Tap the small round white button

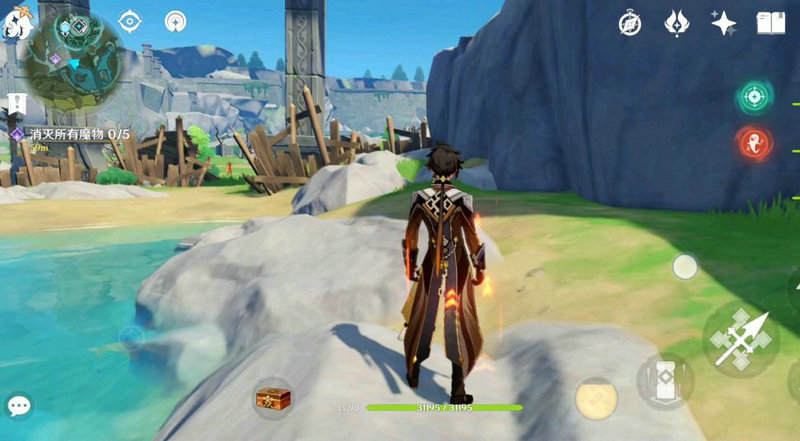684,266
